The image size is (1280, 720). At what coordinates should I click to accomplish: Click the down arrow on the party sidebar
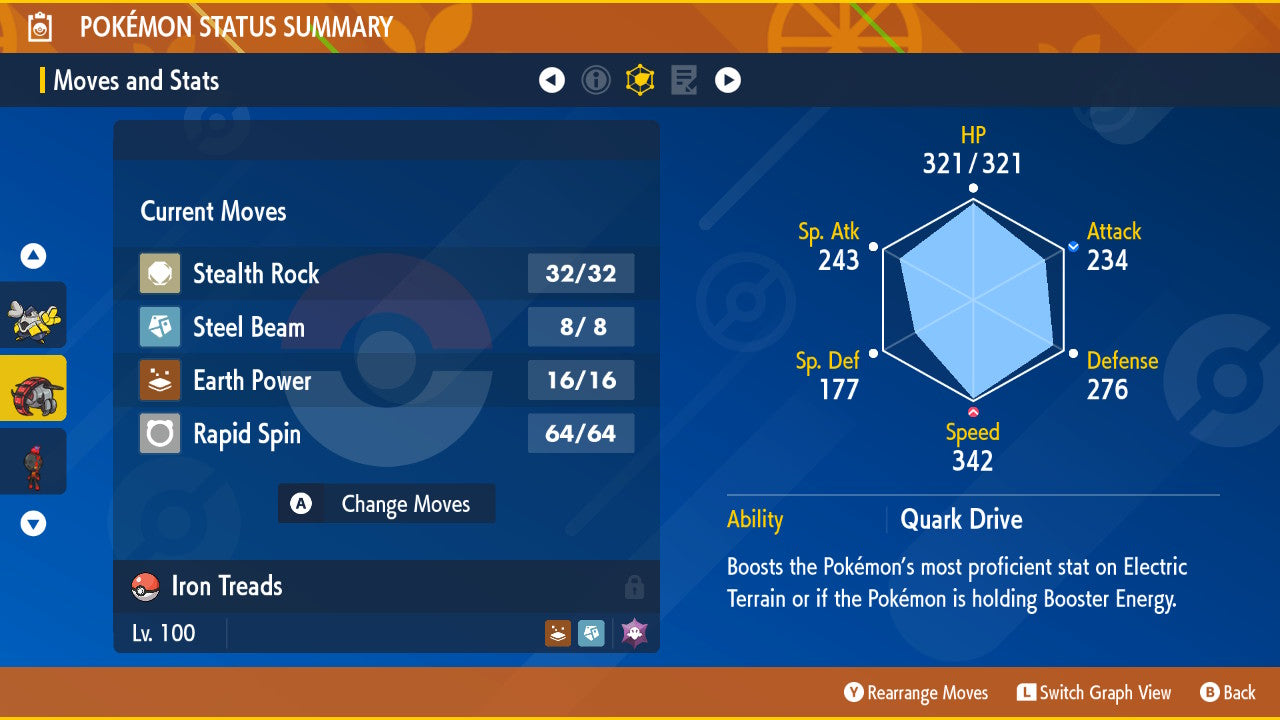[x=33, y=522]
